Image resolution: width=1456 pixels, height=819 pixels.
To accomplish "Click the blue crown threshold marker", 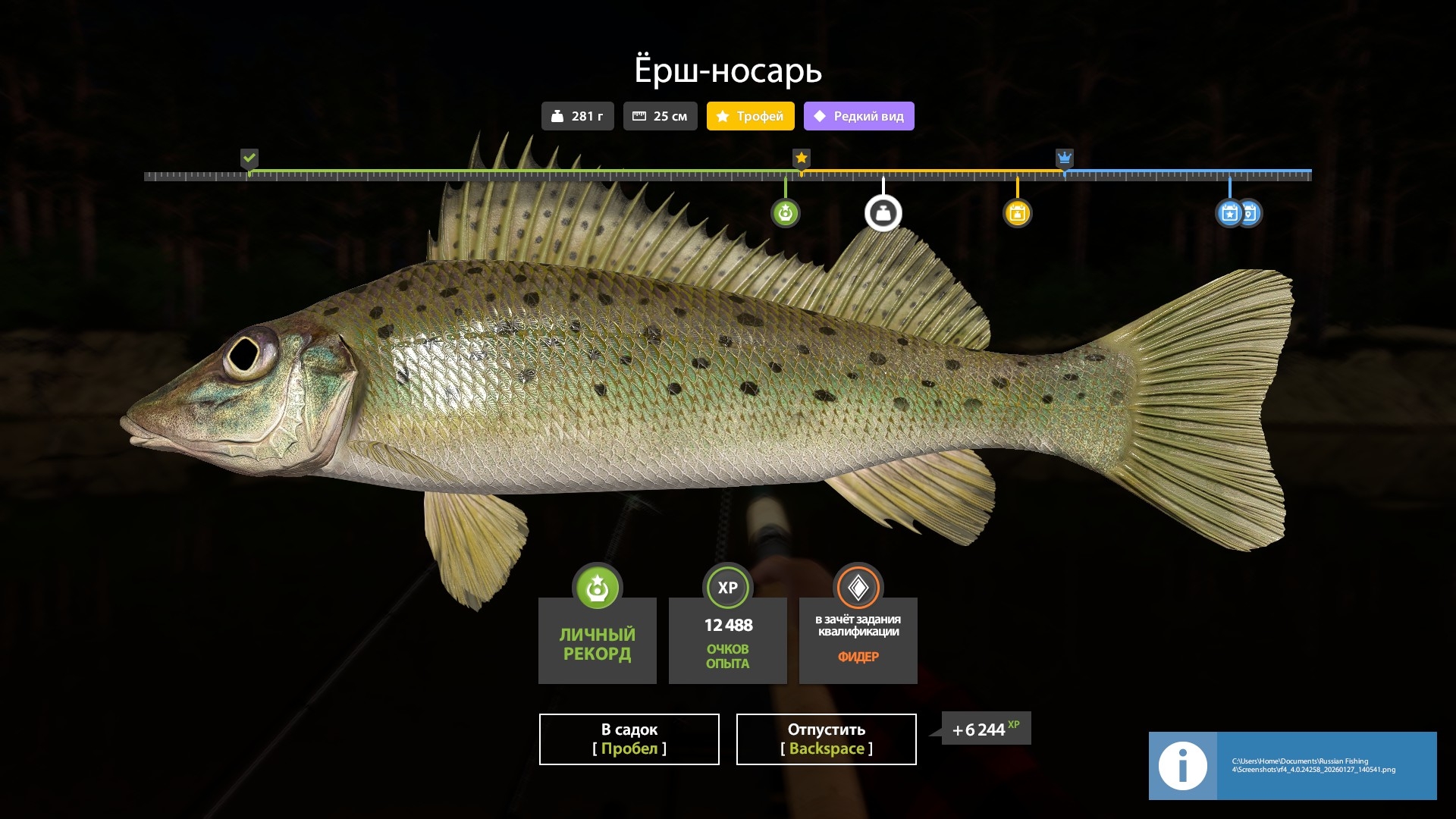I will click(1064, 158).
